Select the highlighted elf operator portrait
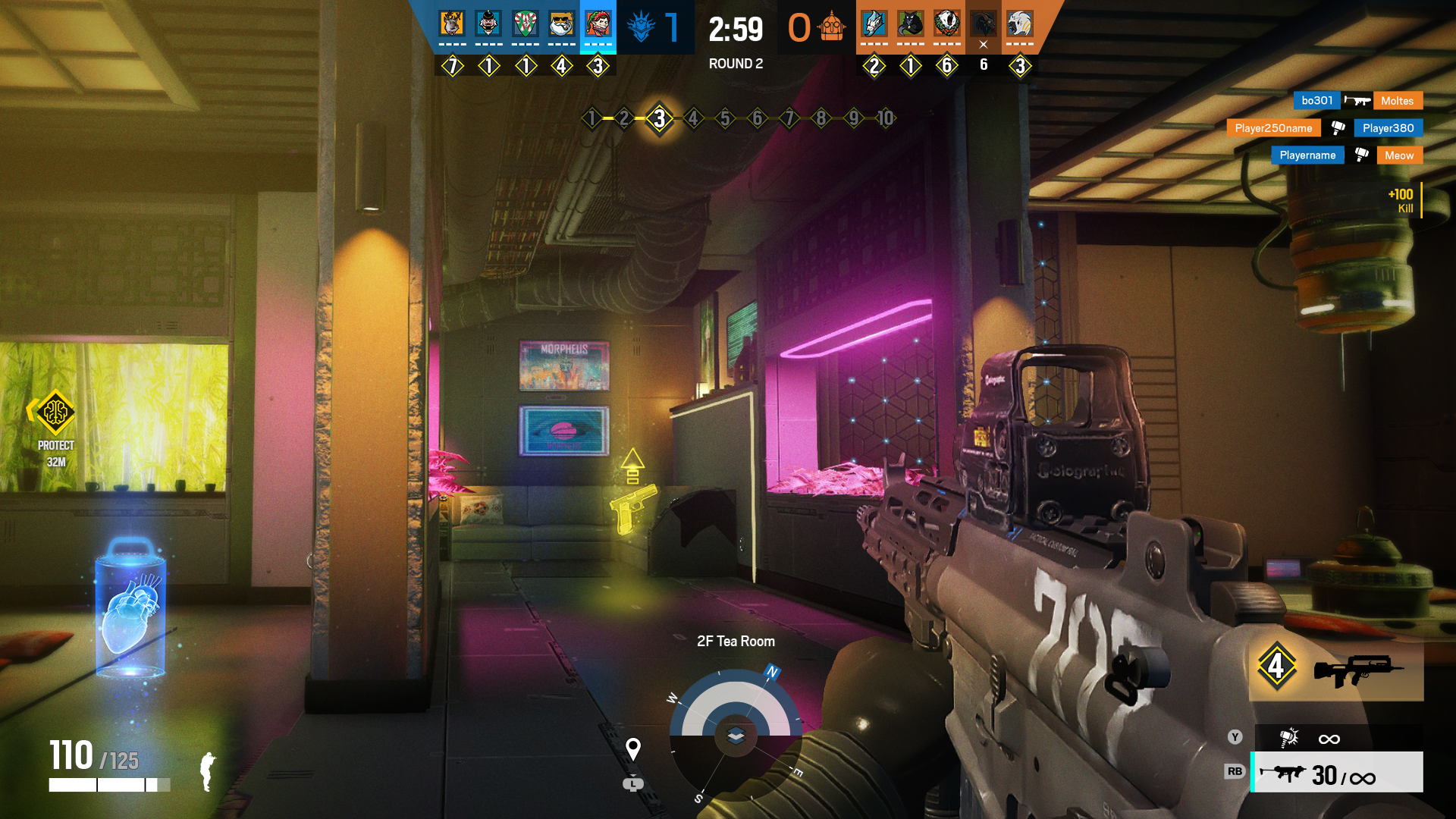The height and width of the screenshot is (819, 1456). [598, 24]
